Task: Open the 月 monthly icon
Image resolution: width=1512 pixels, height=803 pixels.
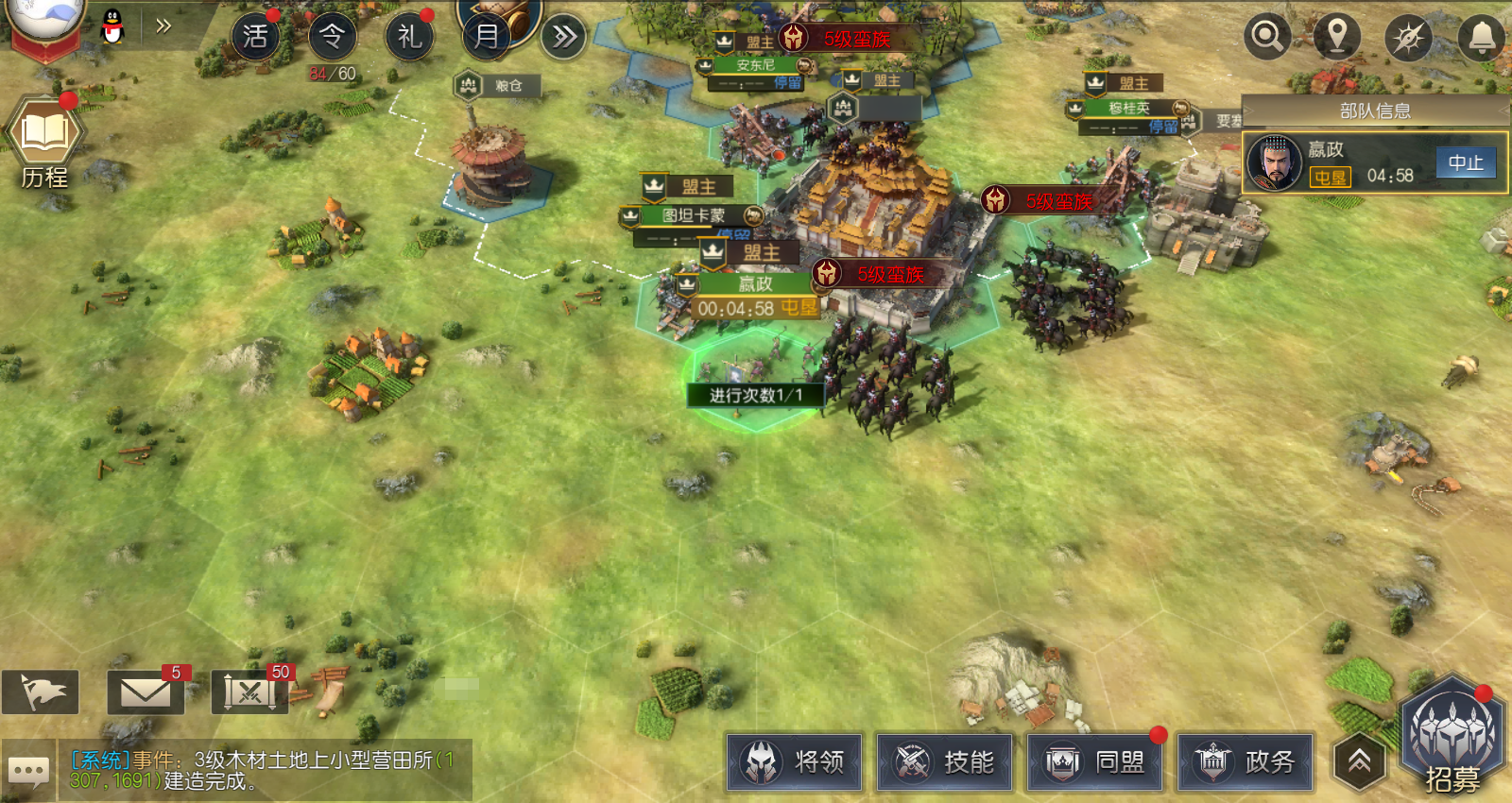Action: point(488,35)
